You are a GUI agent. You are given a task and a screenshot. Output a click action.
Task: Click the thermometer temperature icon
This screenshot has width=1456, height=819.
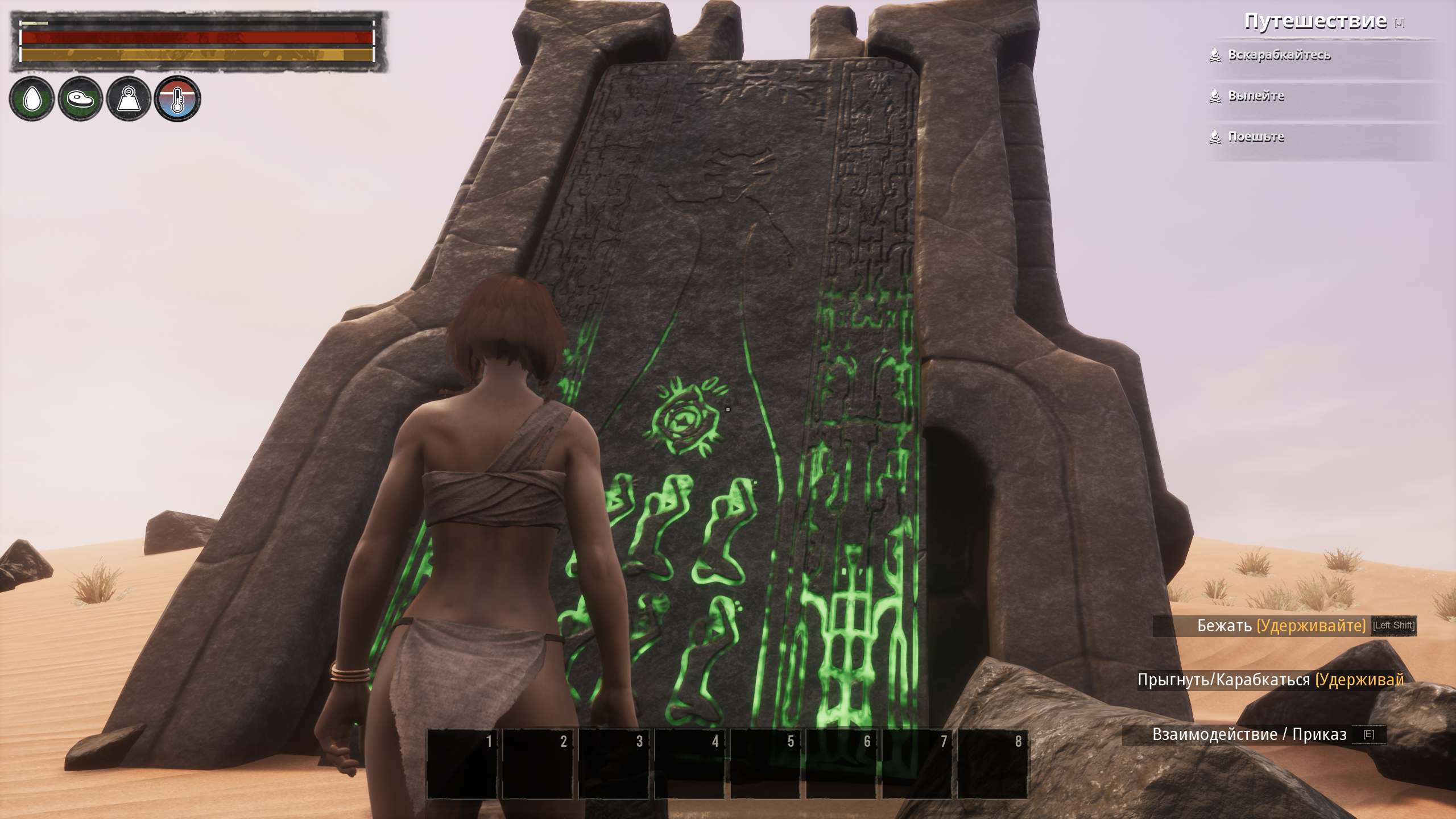click(177, 99)
